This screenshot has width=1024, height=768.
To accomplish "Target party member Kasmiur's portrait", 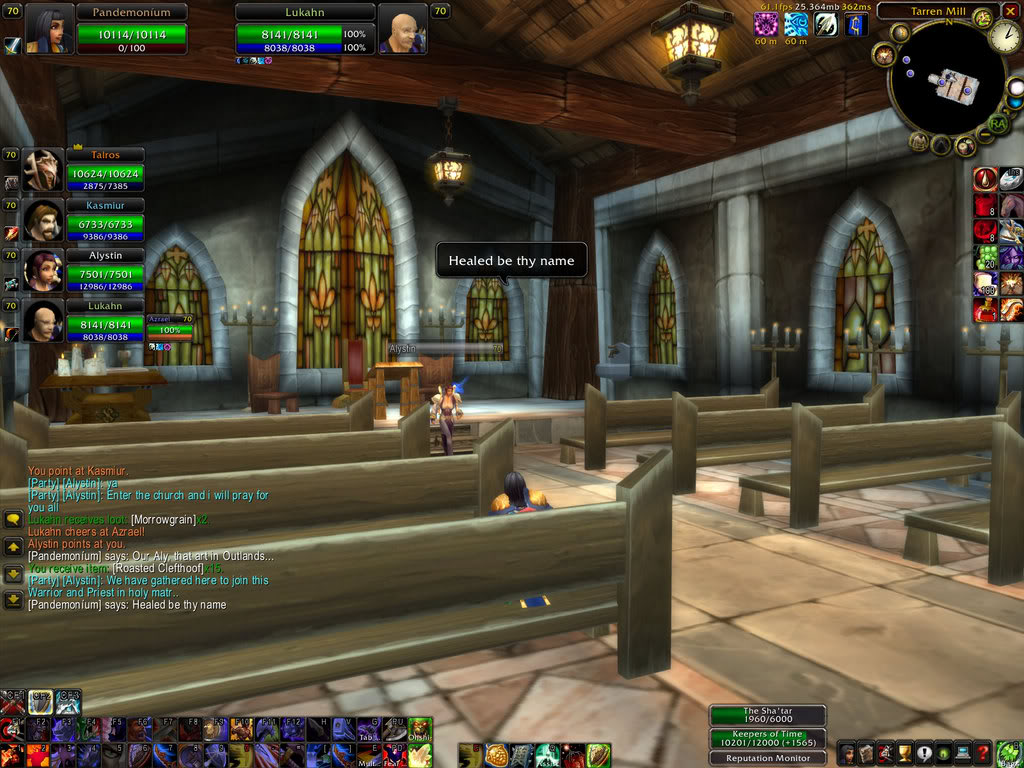I will click(42, 222).
